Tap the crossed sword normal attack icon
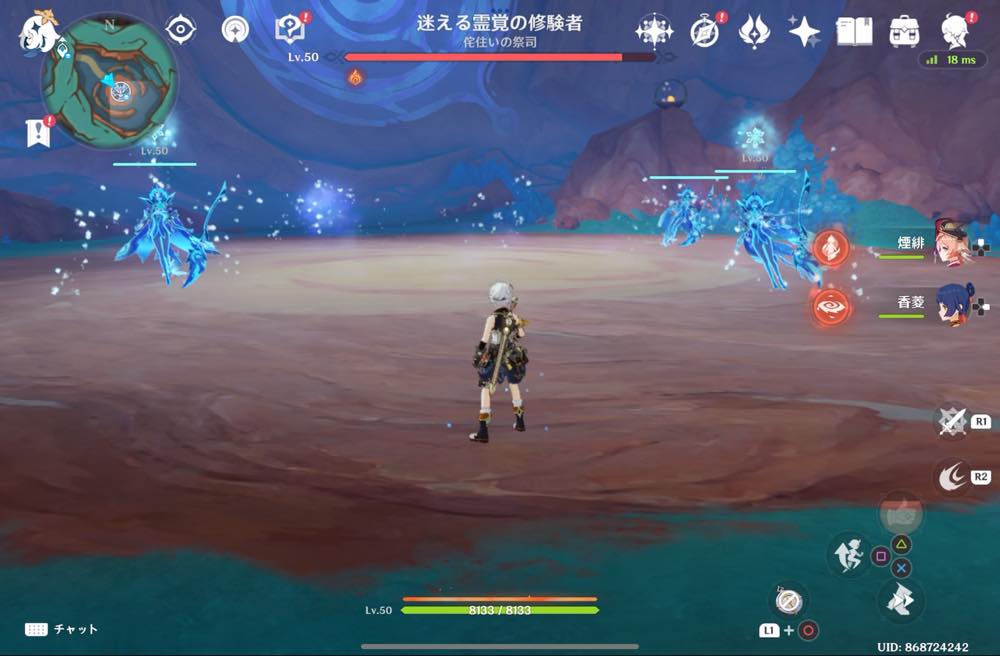 click(951, 421)
